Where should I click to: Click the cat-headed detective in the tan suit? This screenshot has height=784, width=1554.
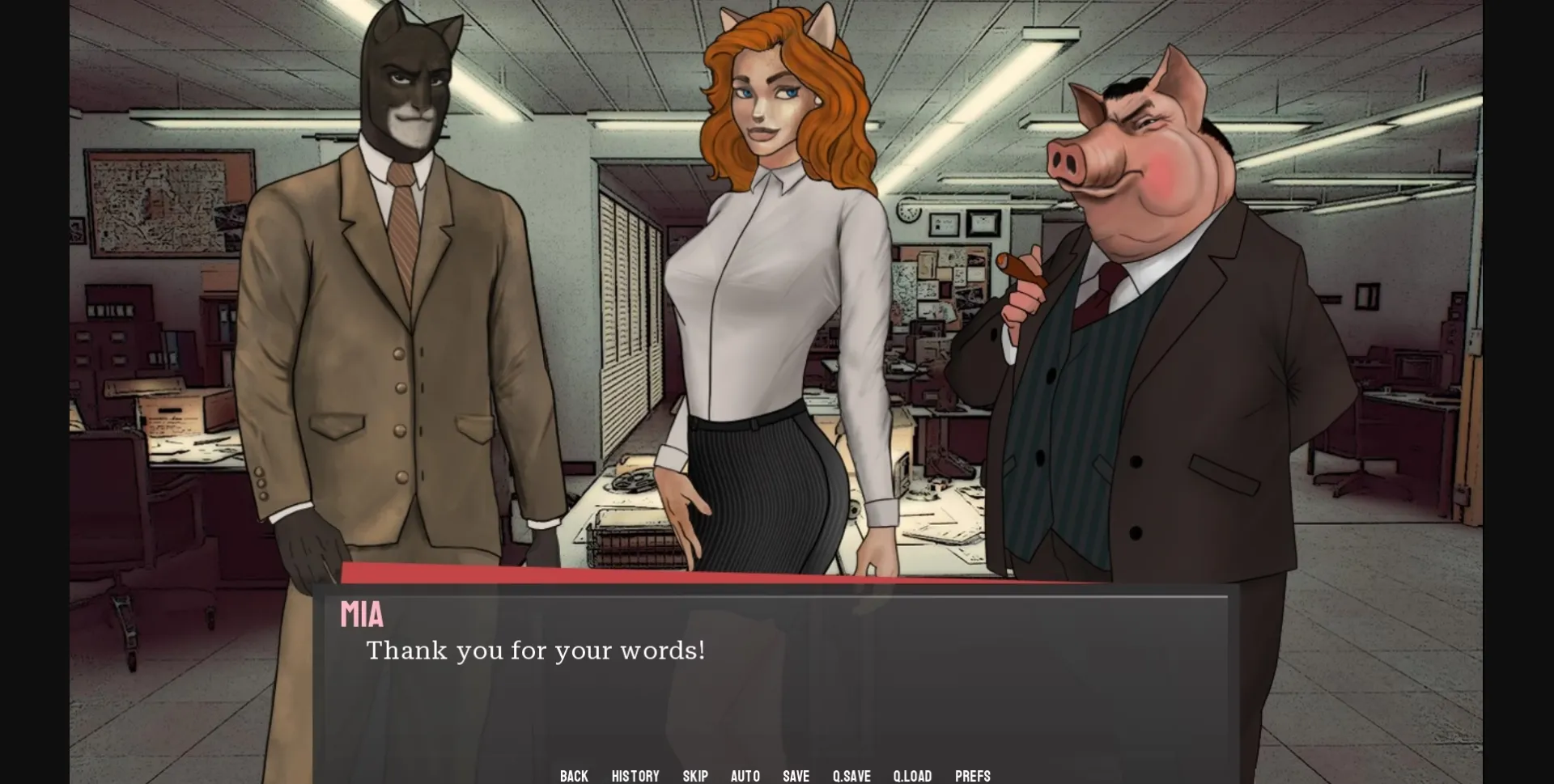click(397, 283)
